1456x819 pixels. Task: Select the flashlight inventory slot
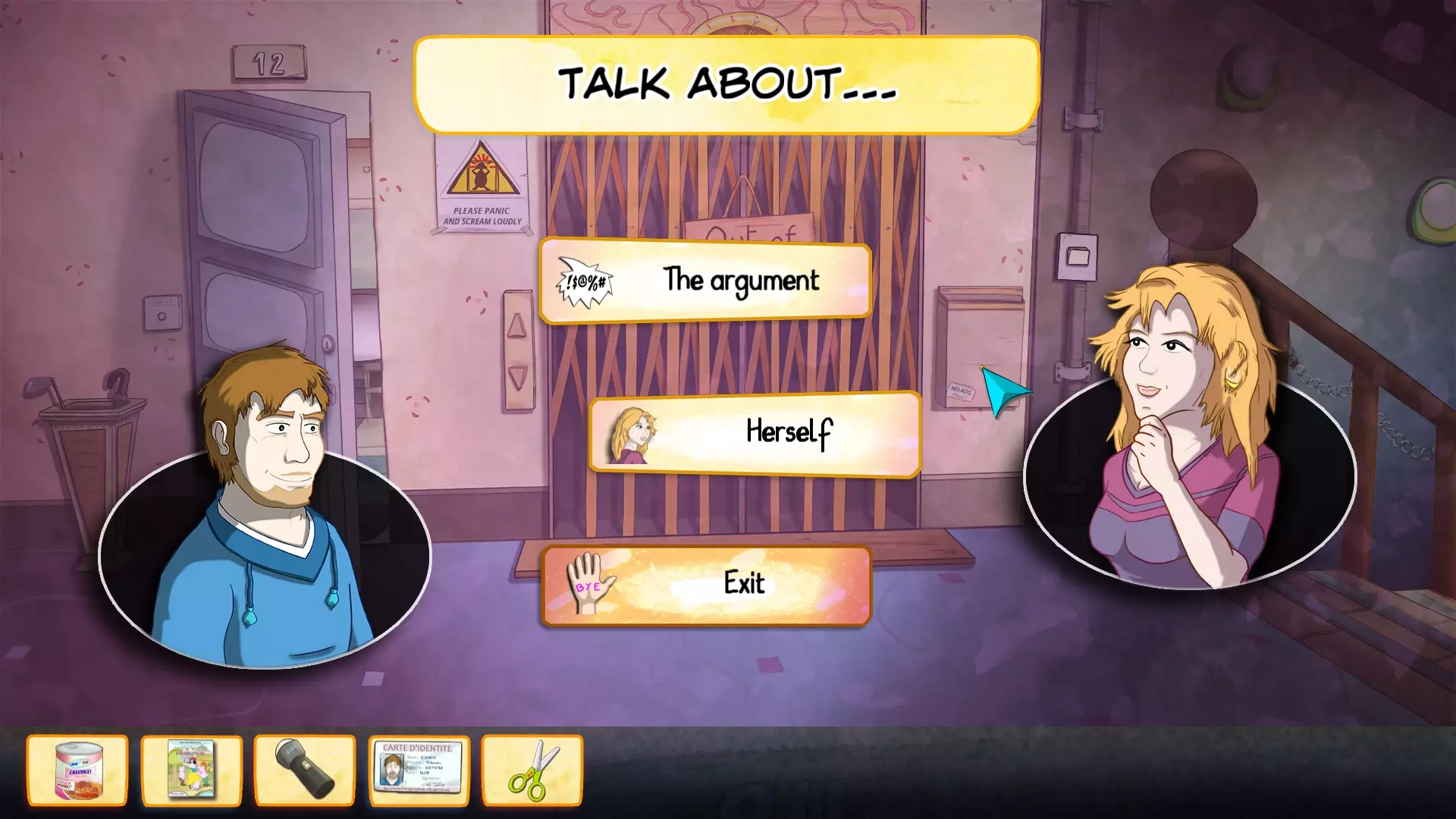[305, 770]
